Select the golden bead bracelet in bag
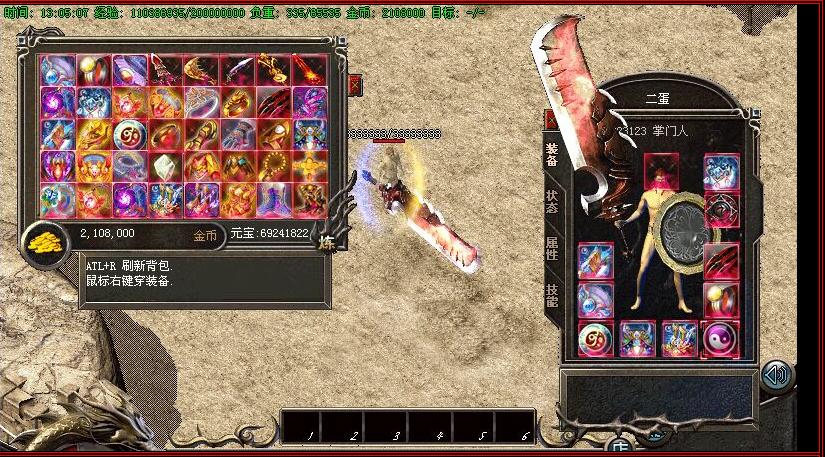825x457 pixels. (274, 167)
